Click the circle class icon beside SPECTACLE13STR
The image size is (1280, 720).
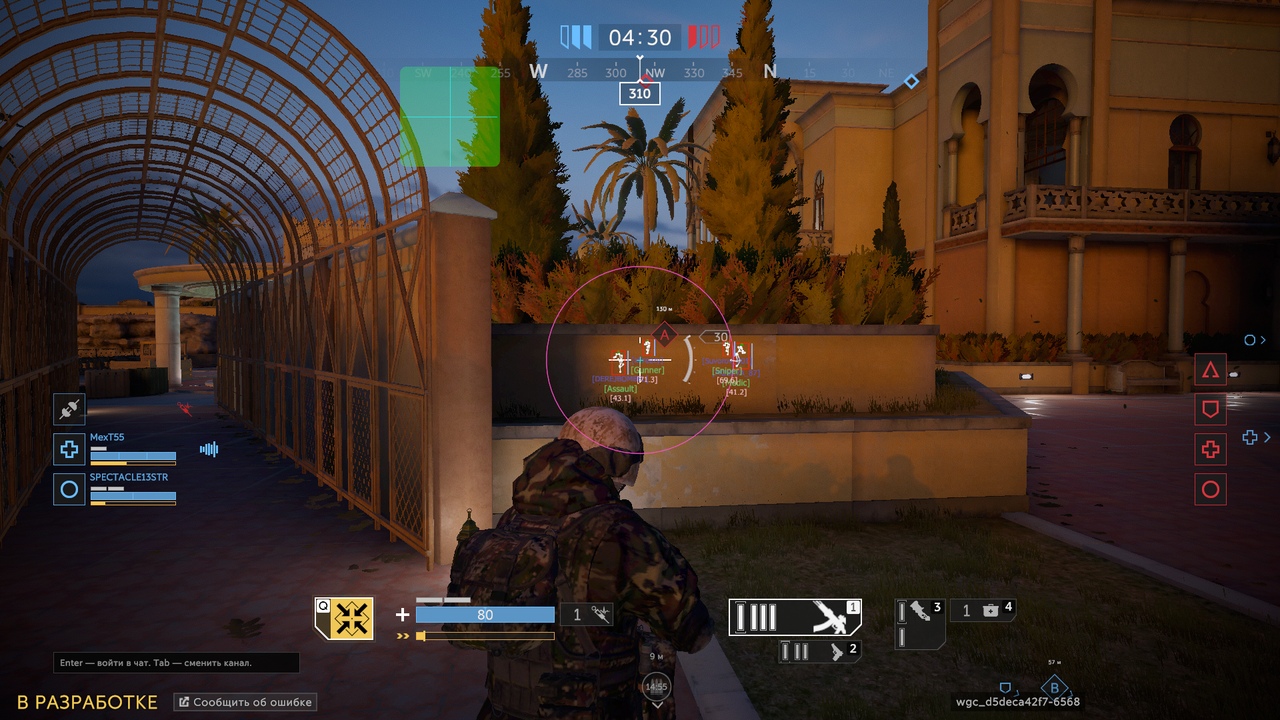(69, 489)
